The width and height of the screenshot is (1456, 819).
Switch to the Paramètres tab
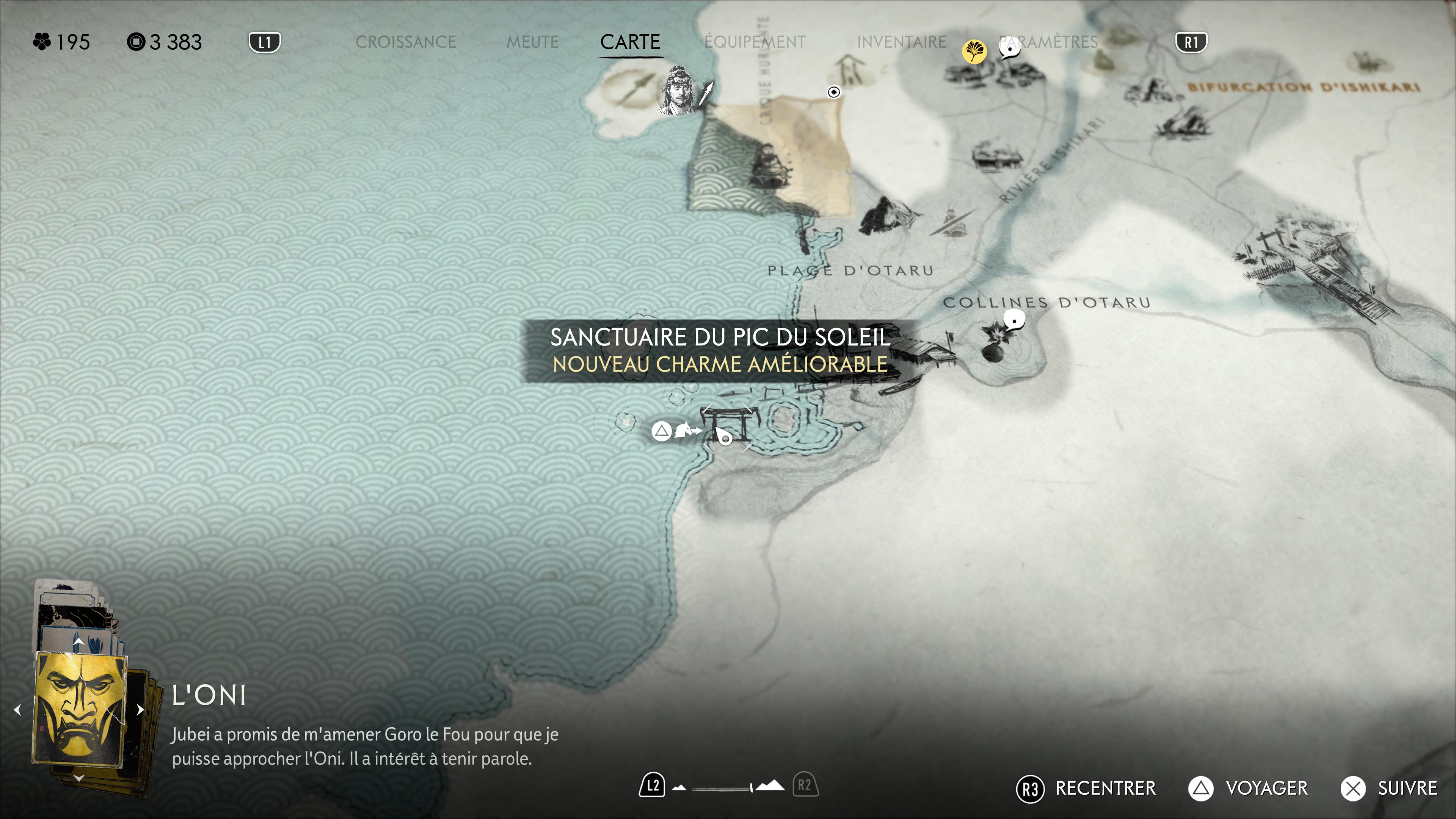pyautogui.click(x=1048, y=42)
